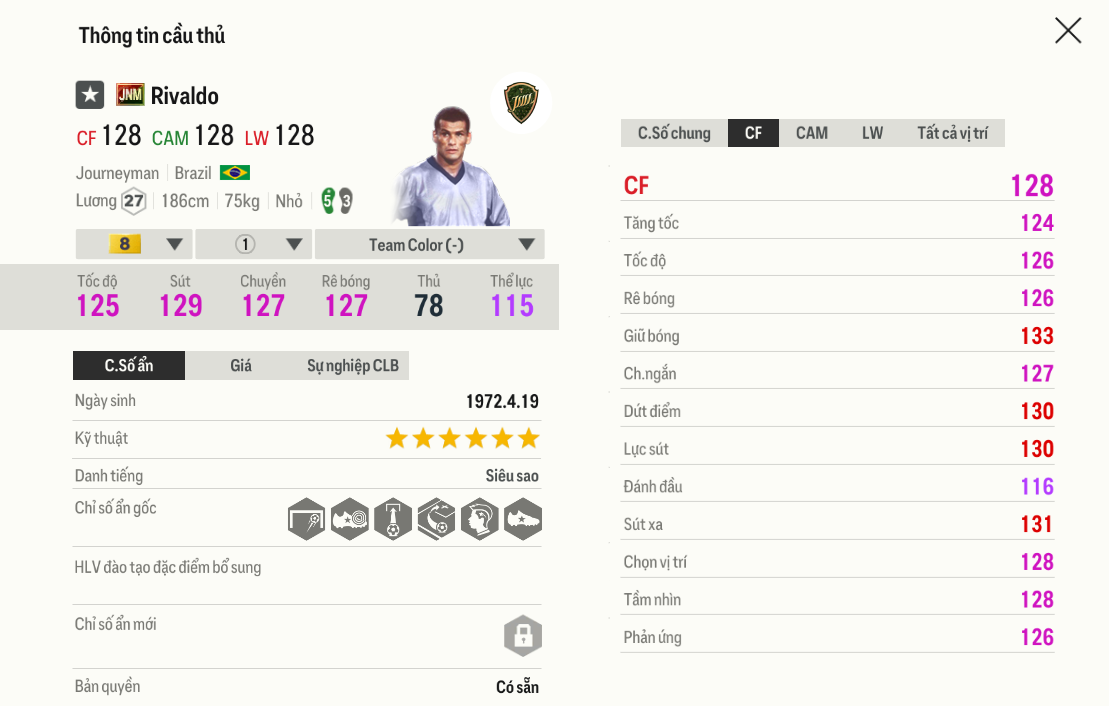Switch to the C.Số chung tab

point(674,133)
